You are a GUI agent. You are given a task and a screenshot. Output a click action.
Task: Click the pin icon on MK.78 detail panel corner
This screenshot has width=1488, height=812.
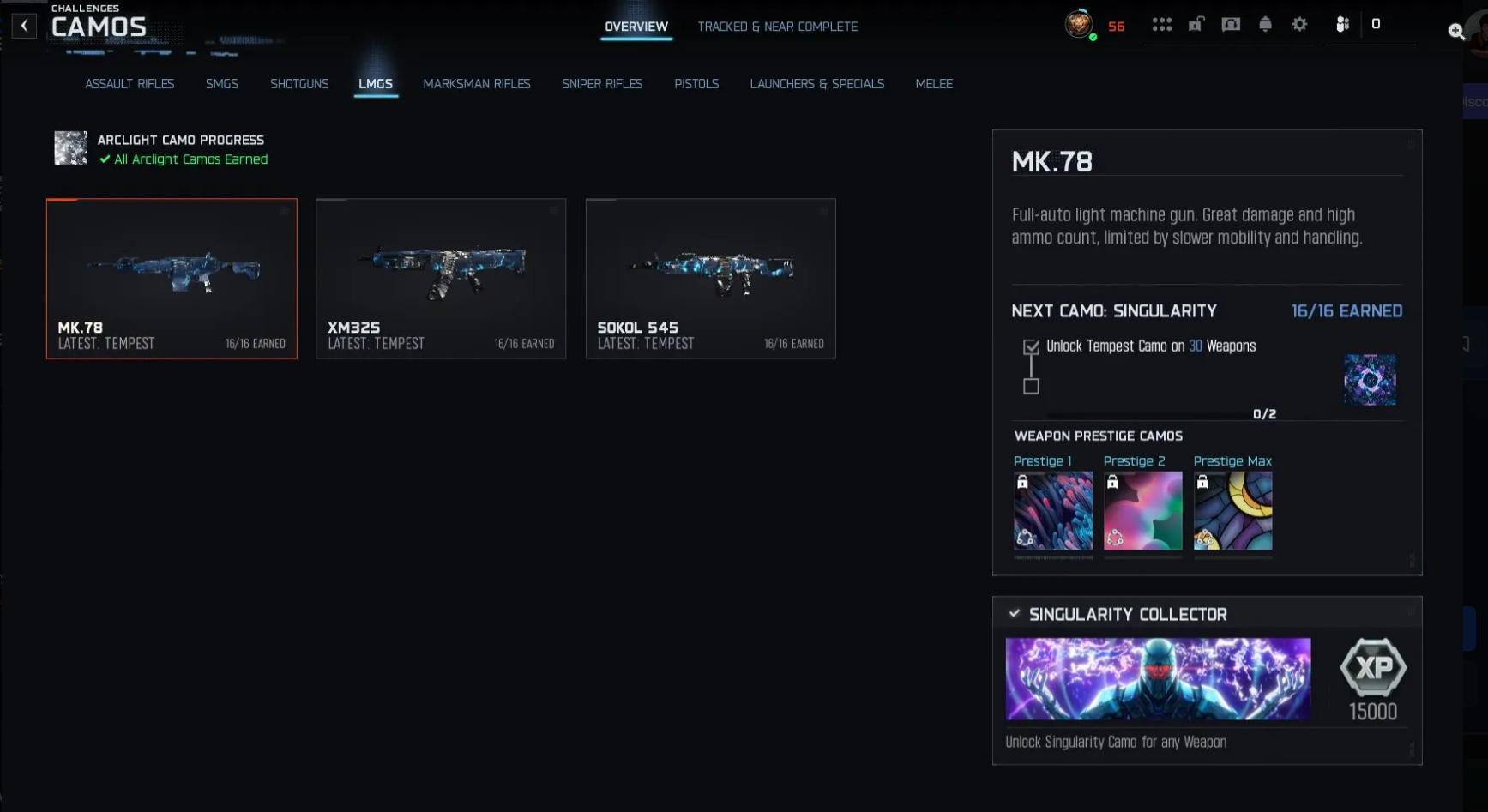coord(1410,146)
